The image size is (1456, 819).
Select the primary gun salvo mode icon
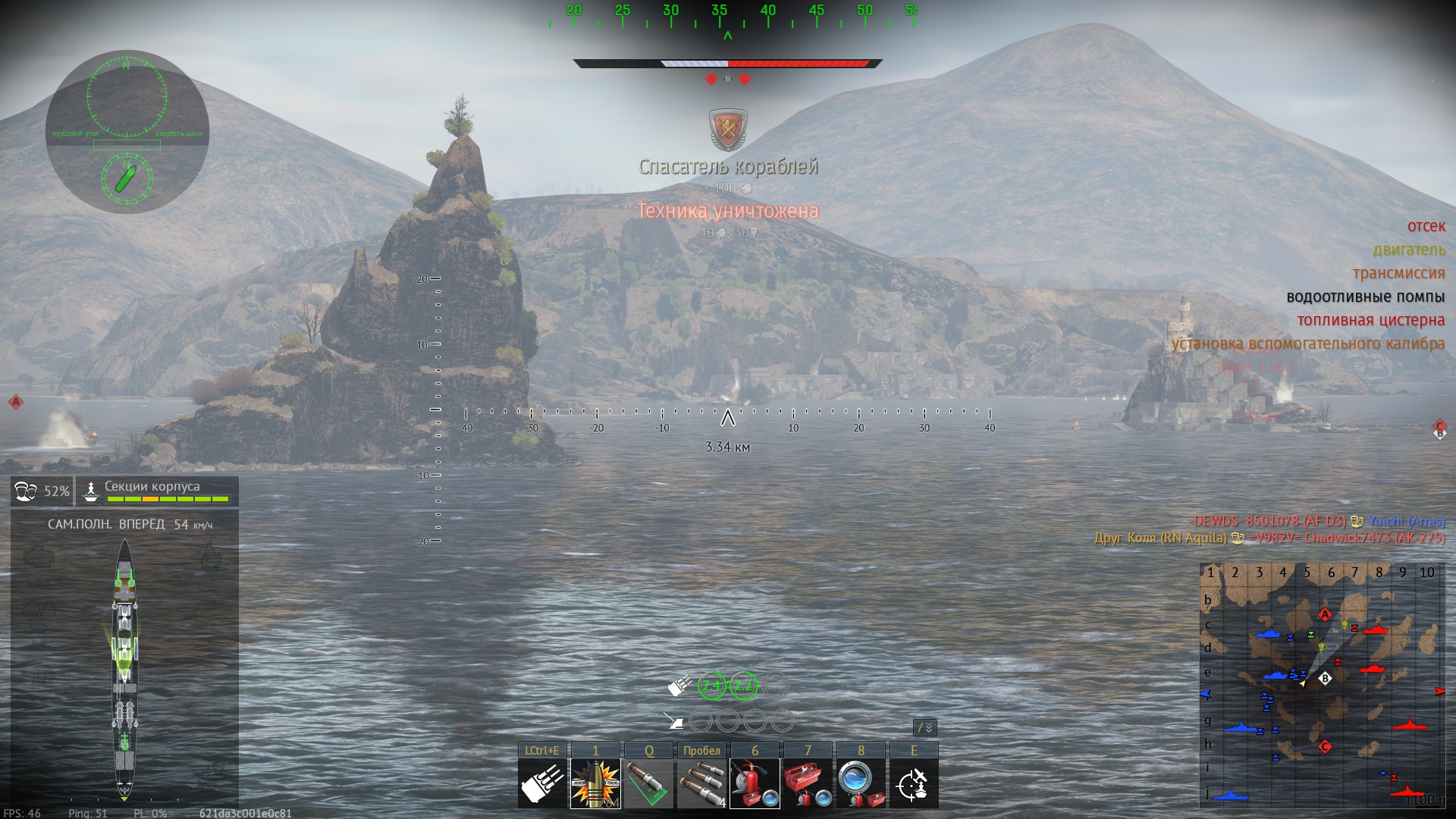coord(542,784)
